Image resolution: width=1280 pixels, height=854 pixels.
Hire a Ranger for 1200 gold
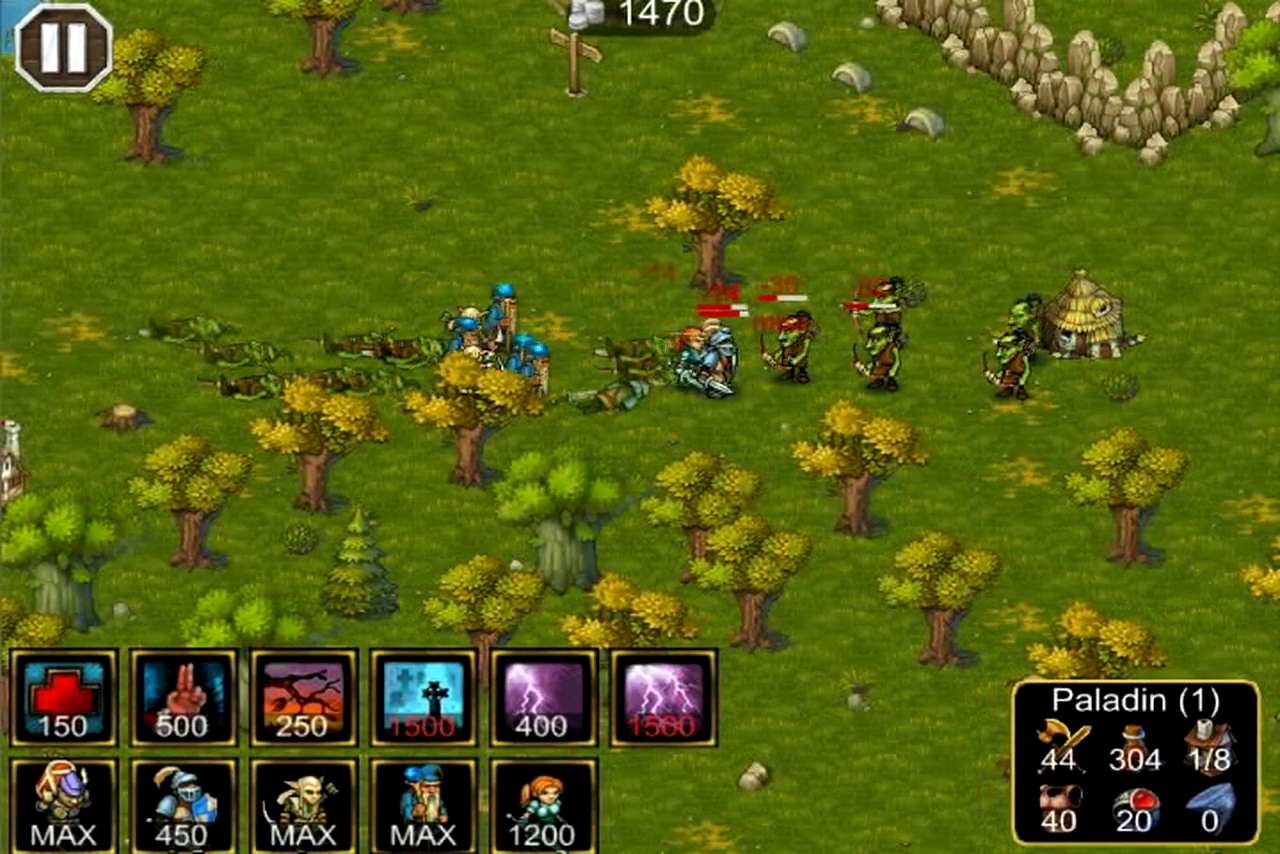543,805
